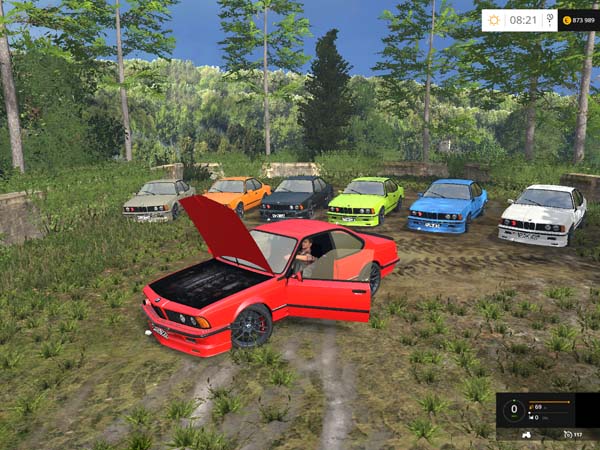Click the gold coin money icon
This screenshot has height=450, width=600.
pos(567,20)
